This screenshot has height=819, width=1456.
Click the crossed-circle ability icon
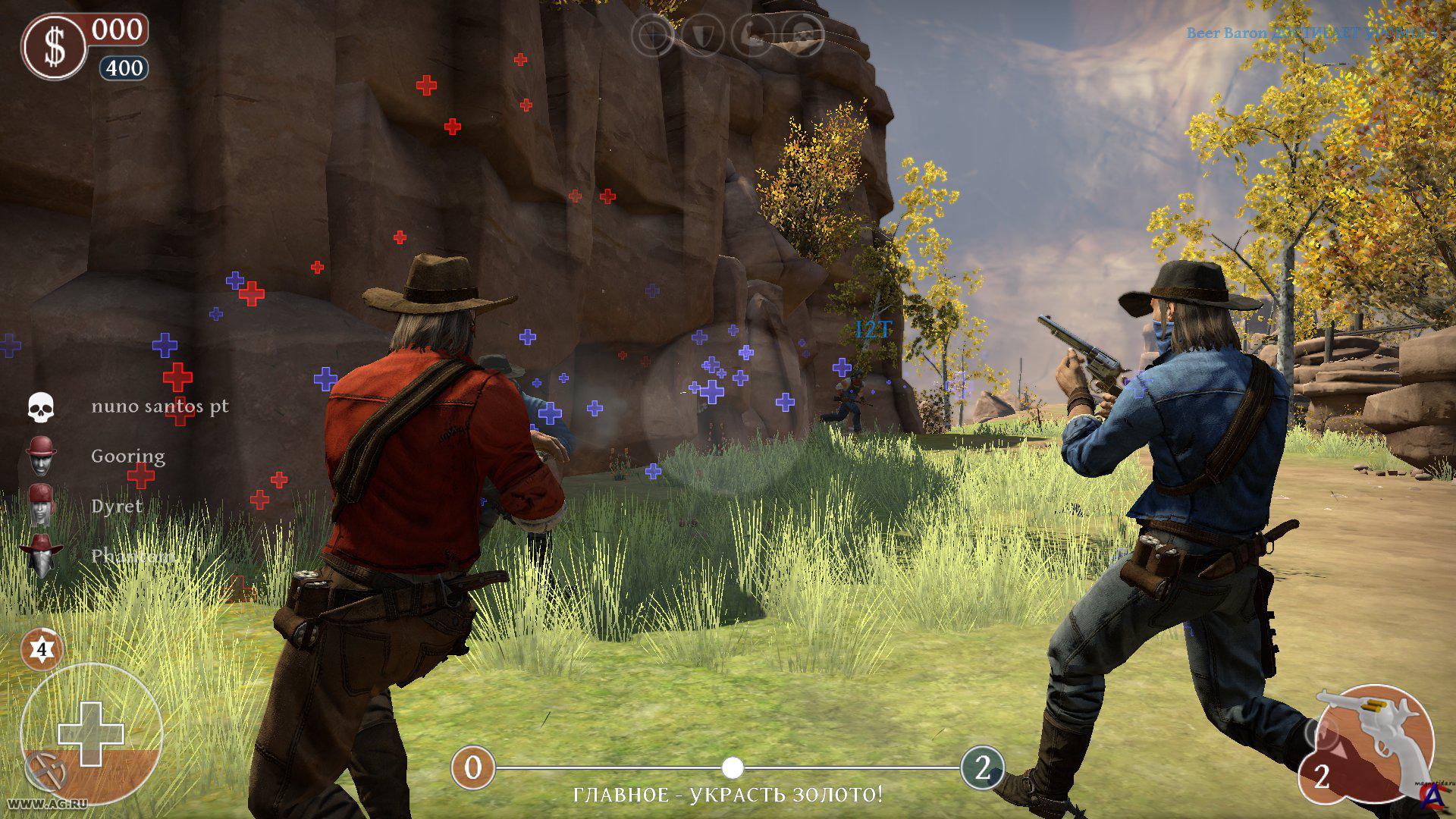46,772
